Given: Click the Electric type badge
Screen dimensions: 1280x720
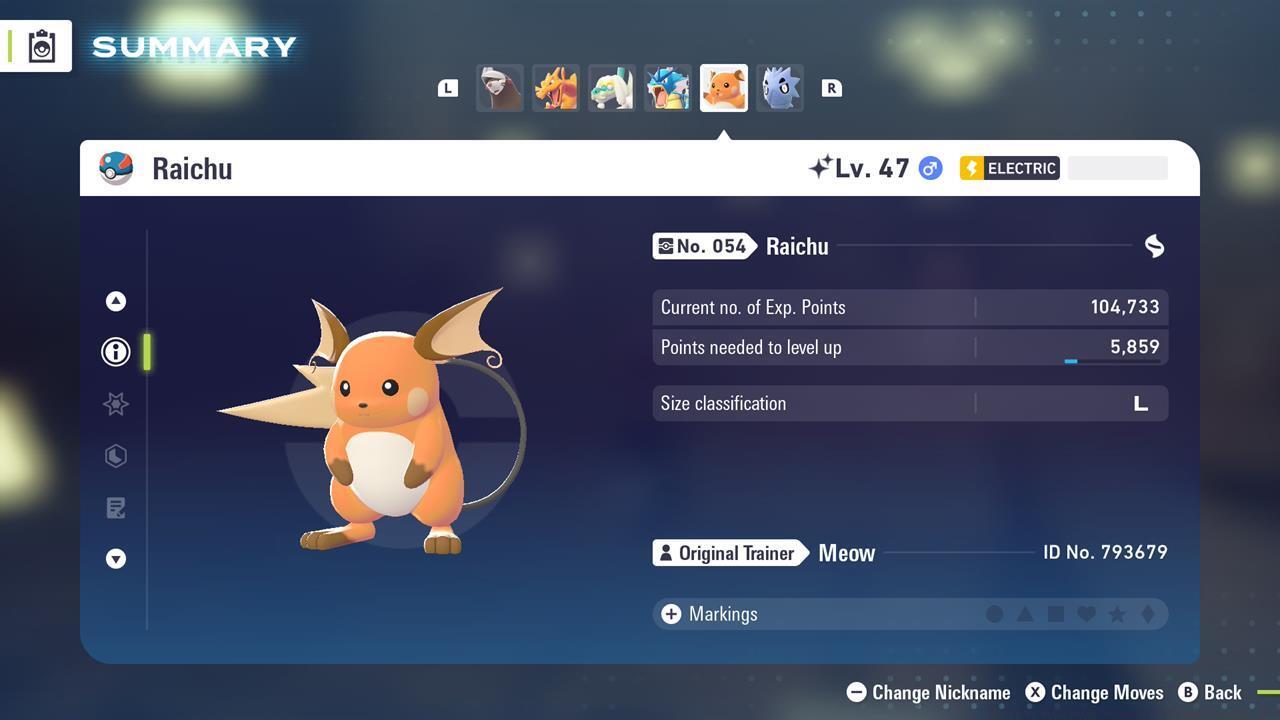Looking at the screenshot, I should (x=1009, y=168).
